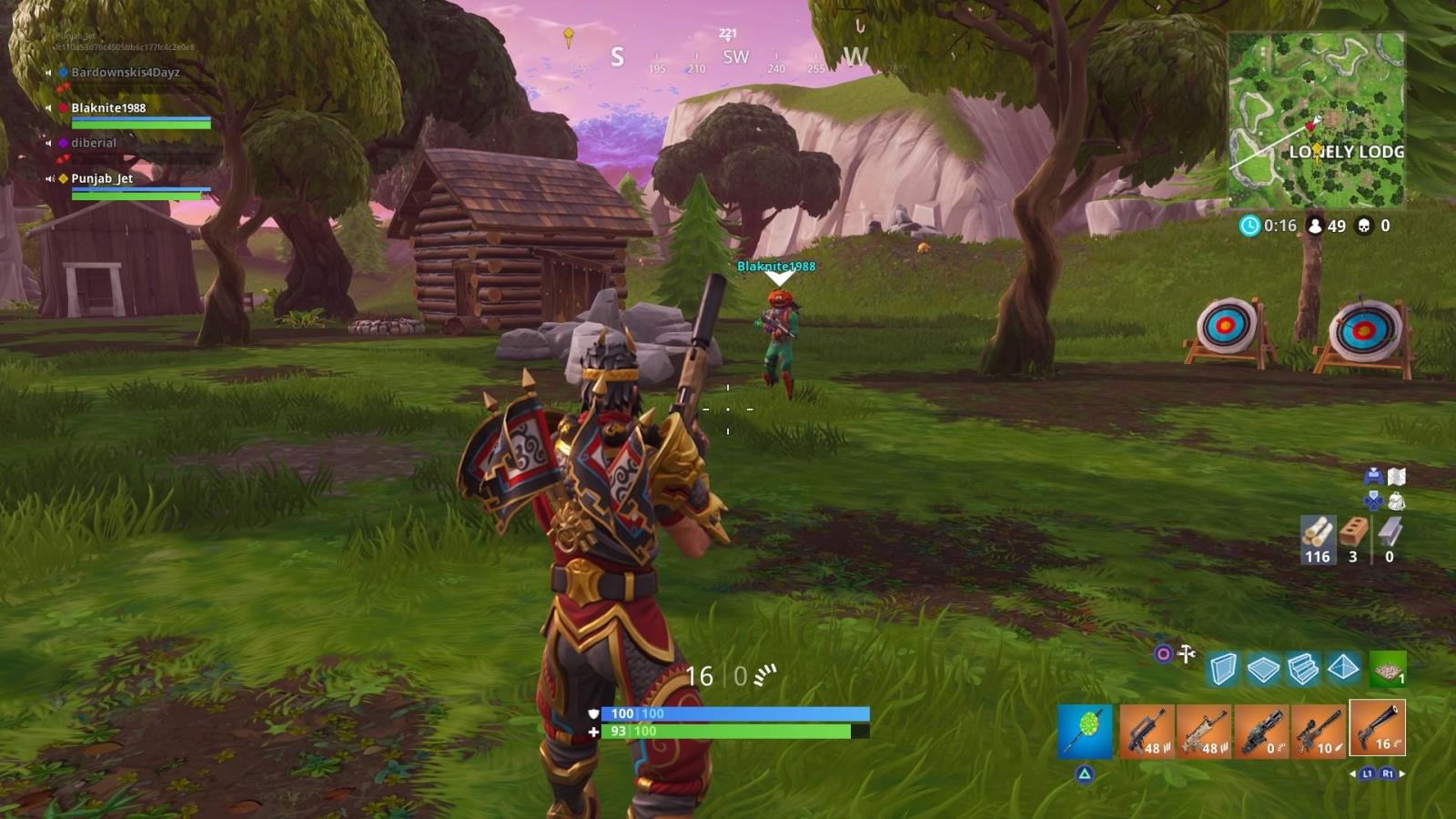This screenshot has width=1456, height=819.
Task: Click teammate name Blaknite1988 in squad list
Action: tap(109, 107)
